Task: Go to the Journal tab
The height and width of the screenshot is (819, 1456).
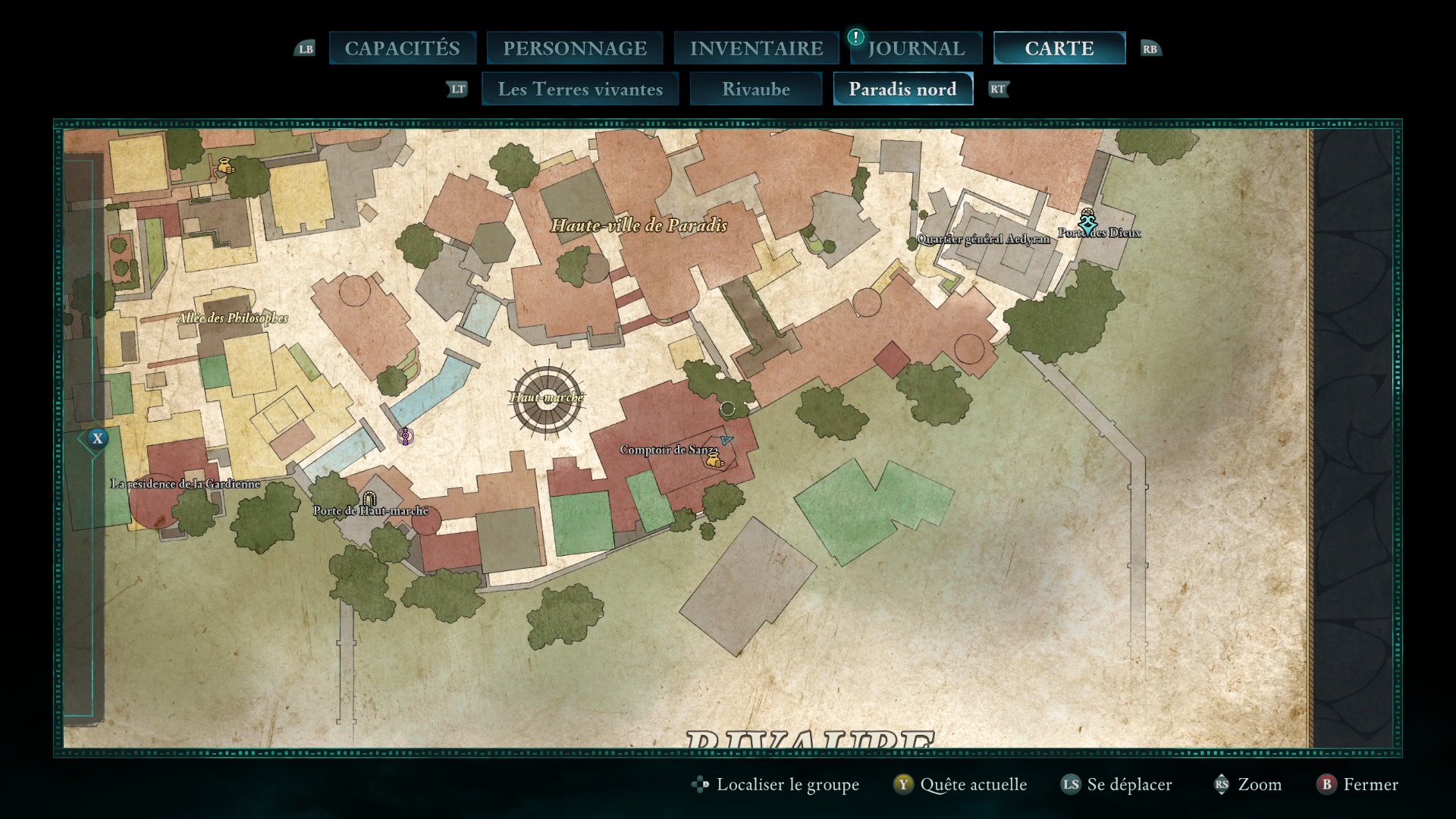Action: click(x=916, y=48)
